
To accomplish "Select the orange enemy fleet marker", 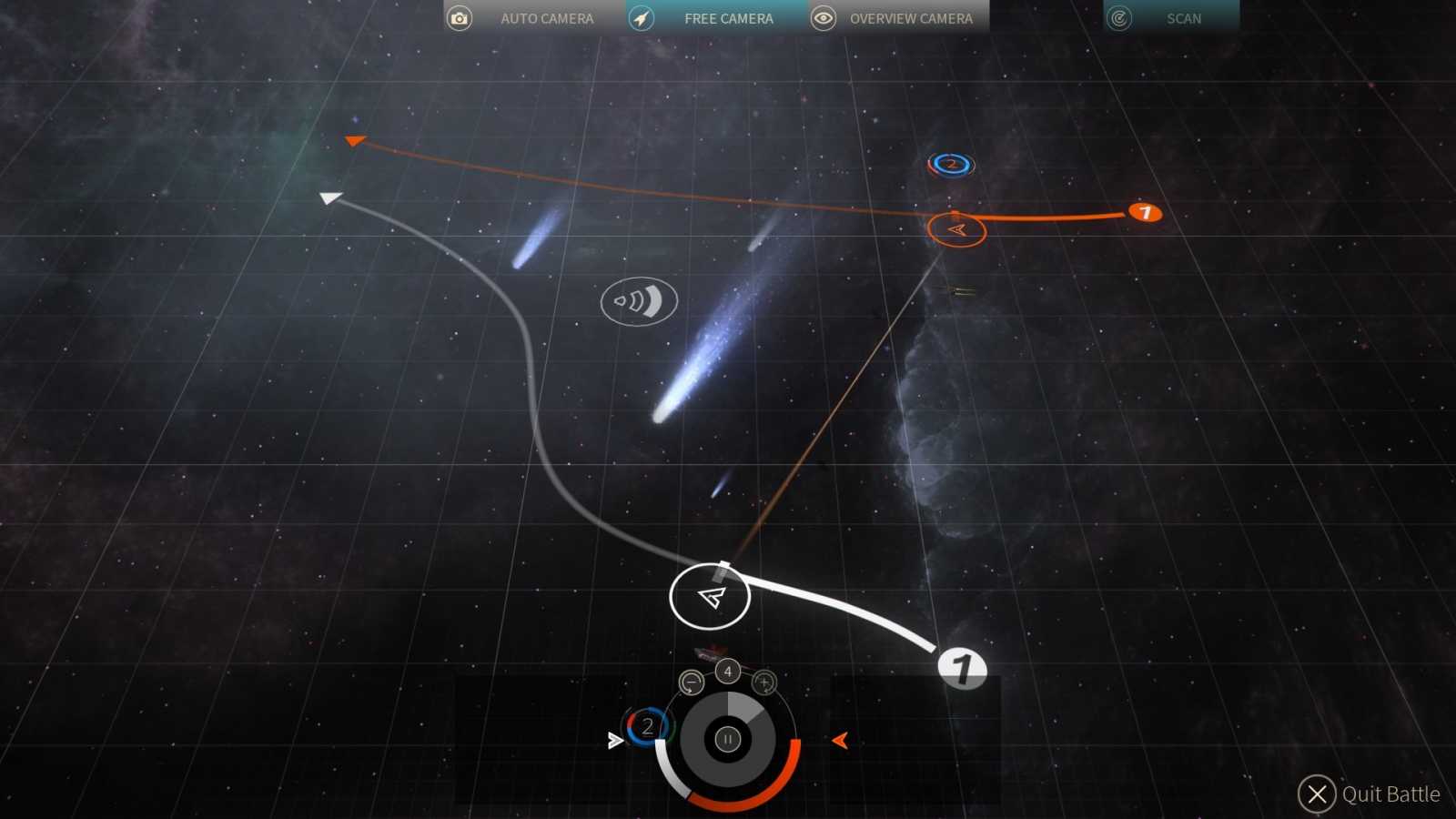I will 956,230.
